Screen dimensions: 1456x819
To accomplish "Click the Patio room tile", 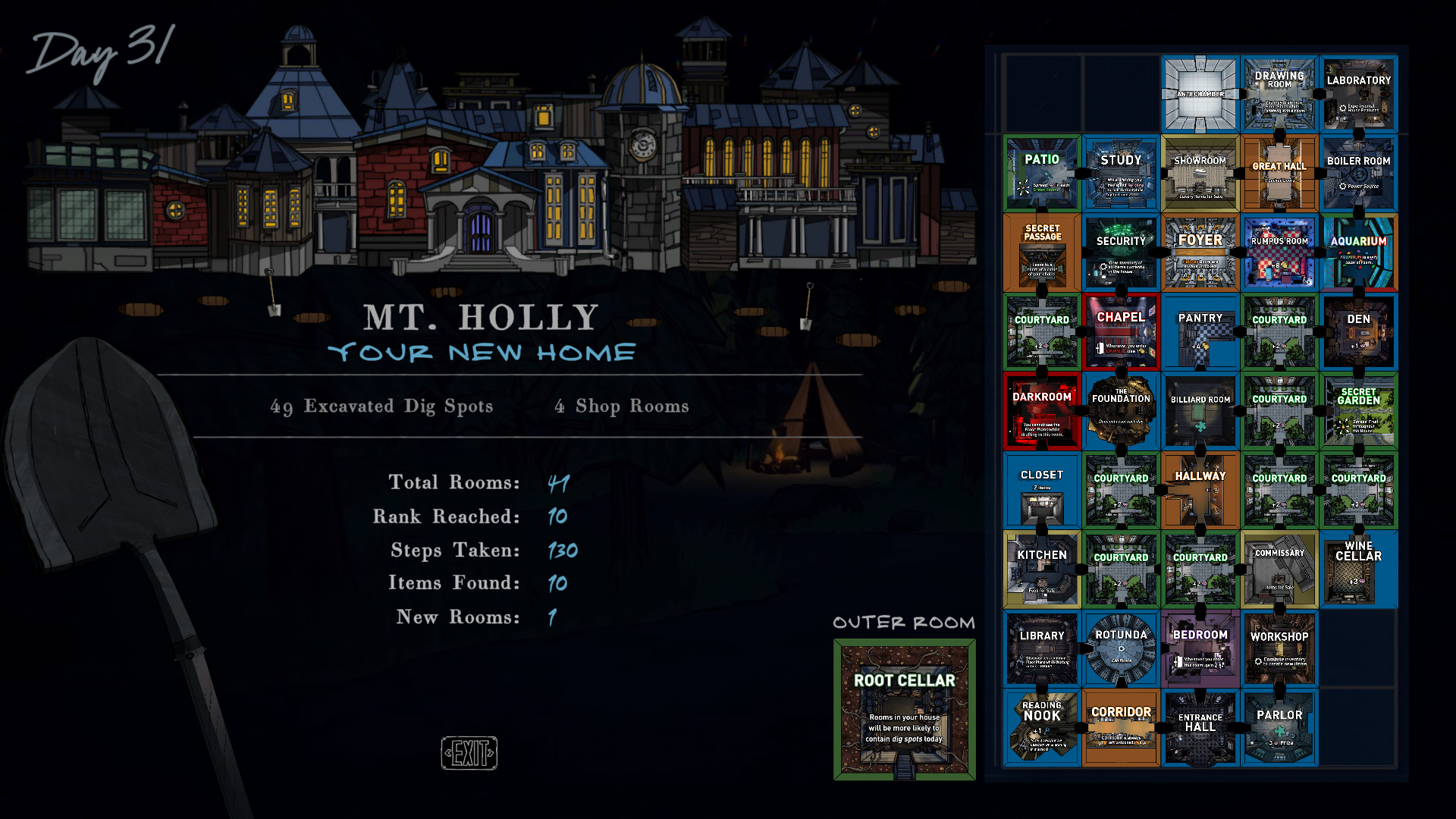I will point(1042,174).
